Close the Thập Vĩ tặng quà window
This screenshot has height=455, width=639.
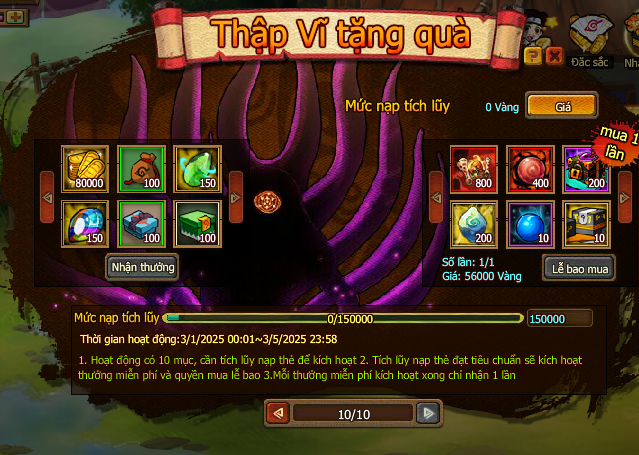tap(553, 57)
